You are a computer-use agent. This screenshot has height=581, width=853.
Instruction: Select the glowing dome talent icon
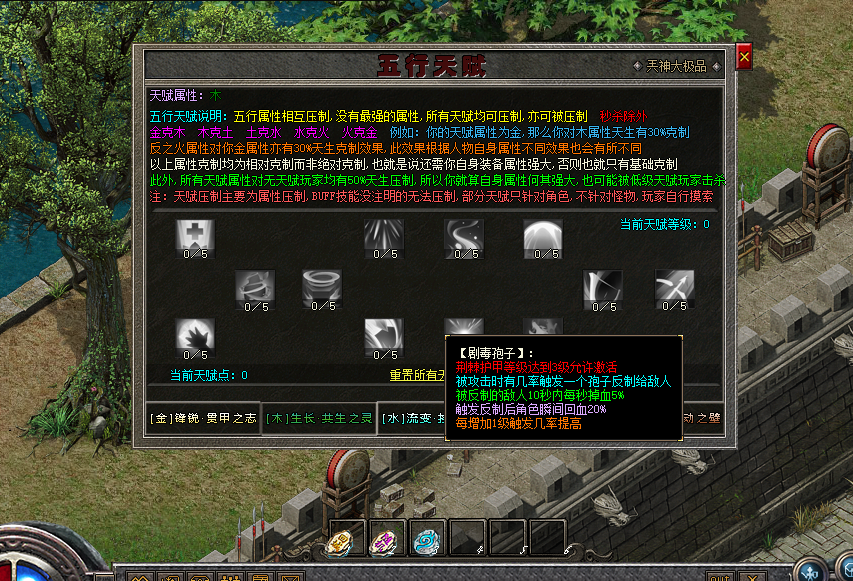point(543,236)
